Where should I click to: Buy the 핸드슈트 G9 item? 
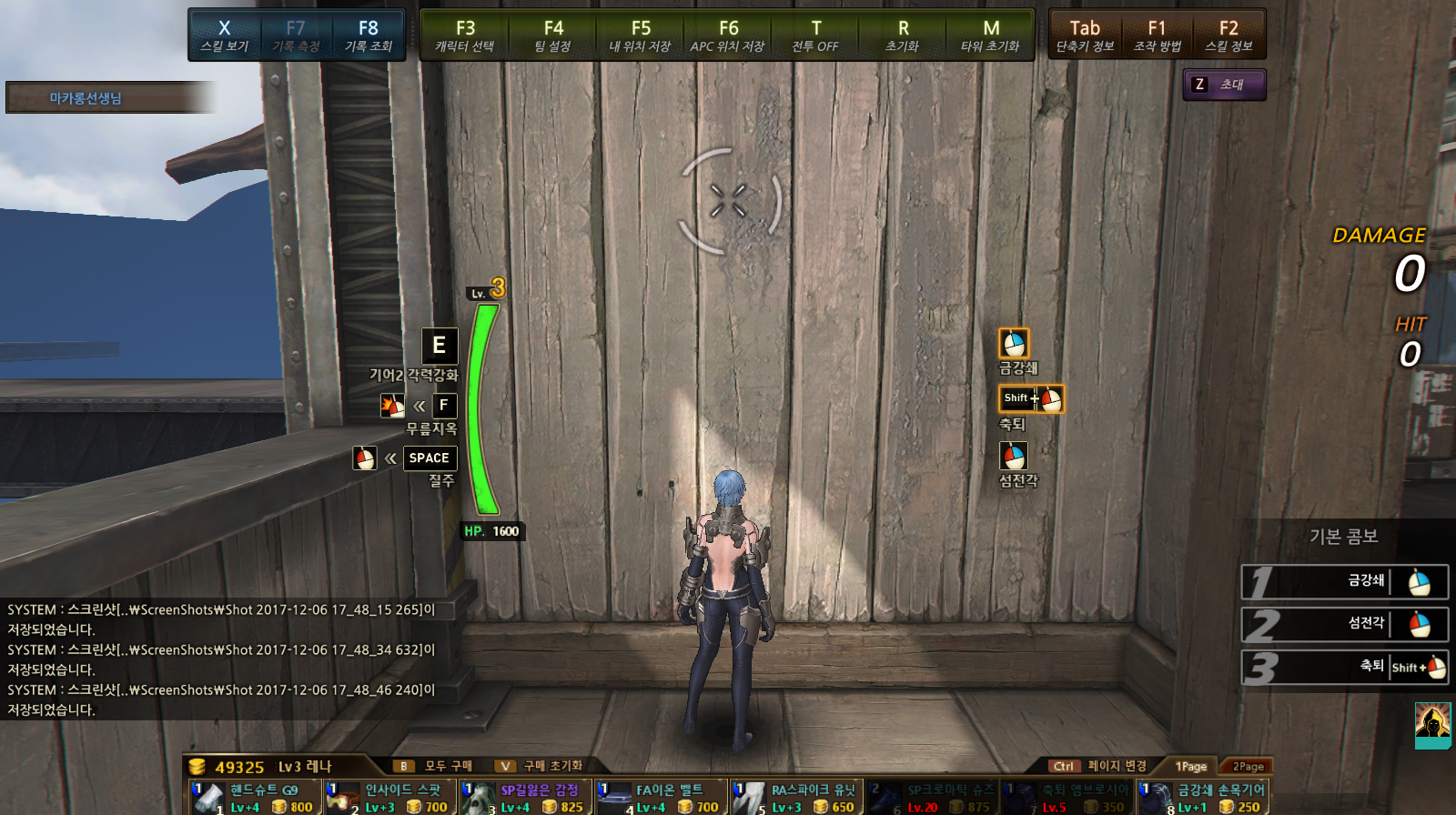(255, 798)
